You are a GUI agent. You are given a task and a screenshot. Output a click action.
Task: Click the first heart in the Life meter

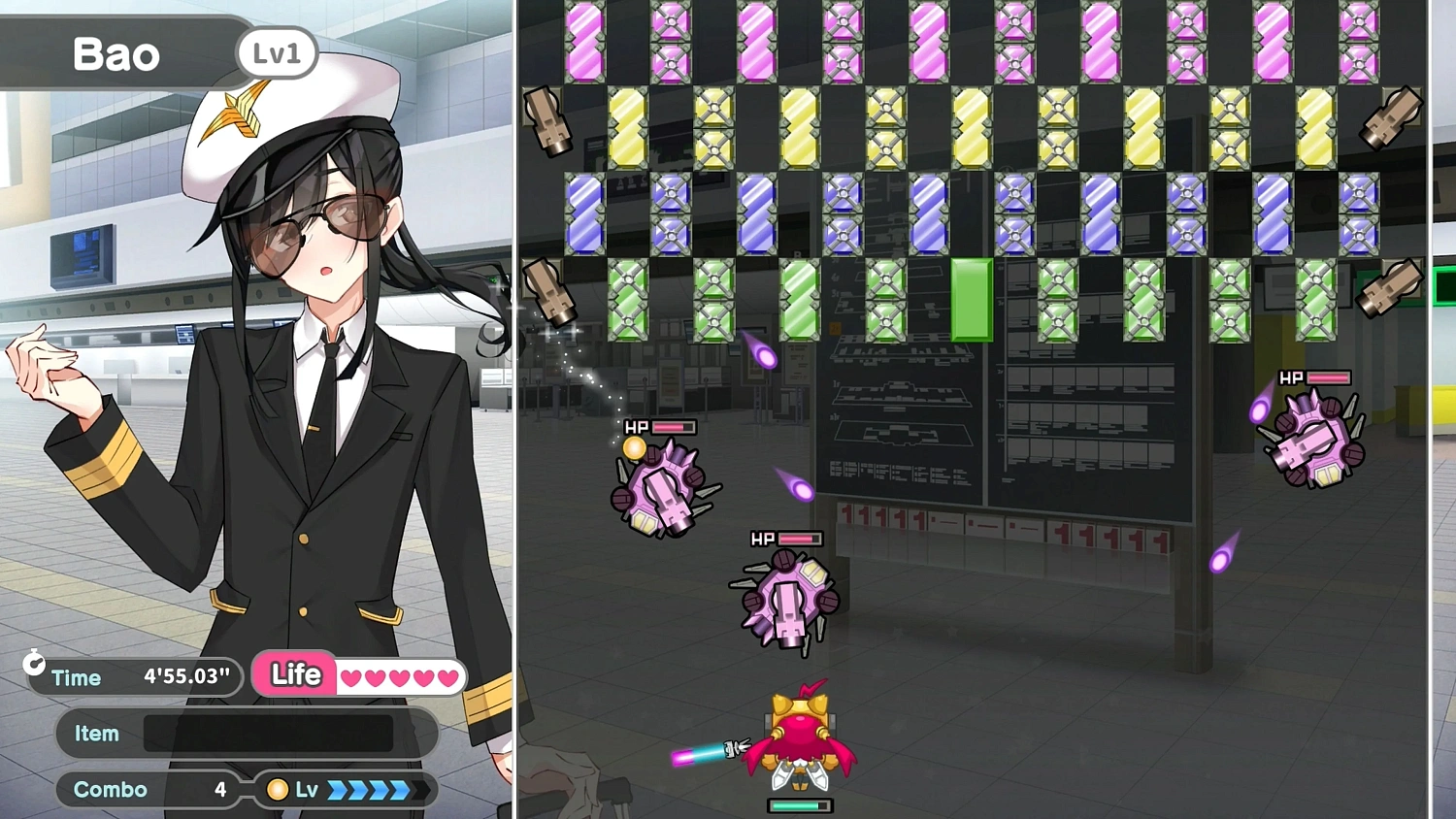[349, 676]
